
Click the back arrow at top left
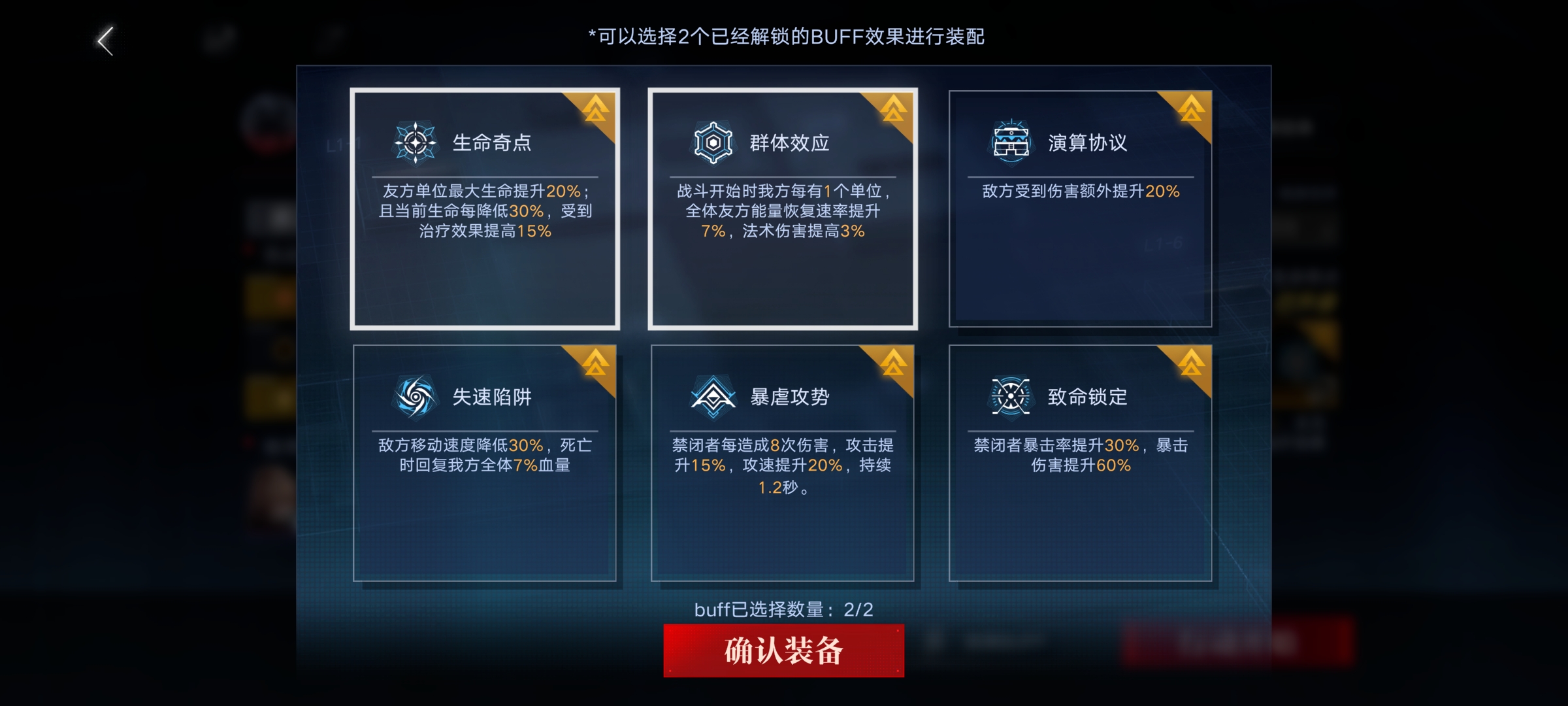click(x=105, y=41)
